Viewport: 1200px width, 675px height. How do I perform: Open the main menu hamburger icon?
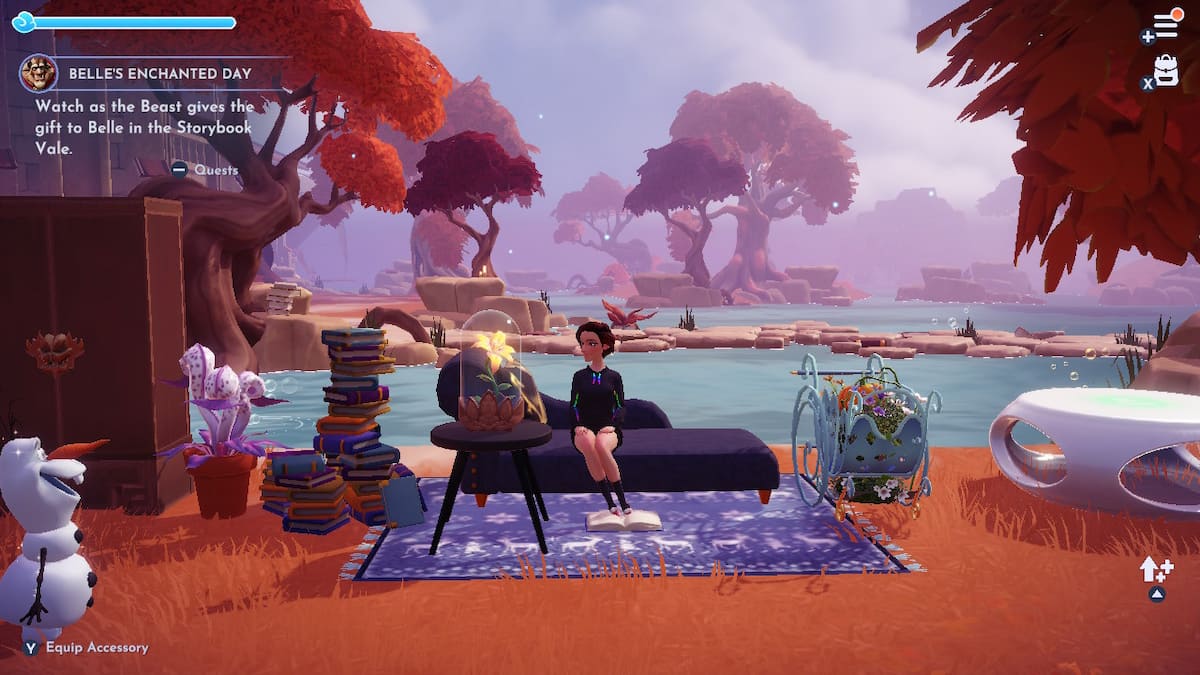[1166, 27]
